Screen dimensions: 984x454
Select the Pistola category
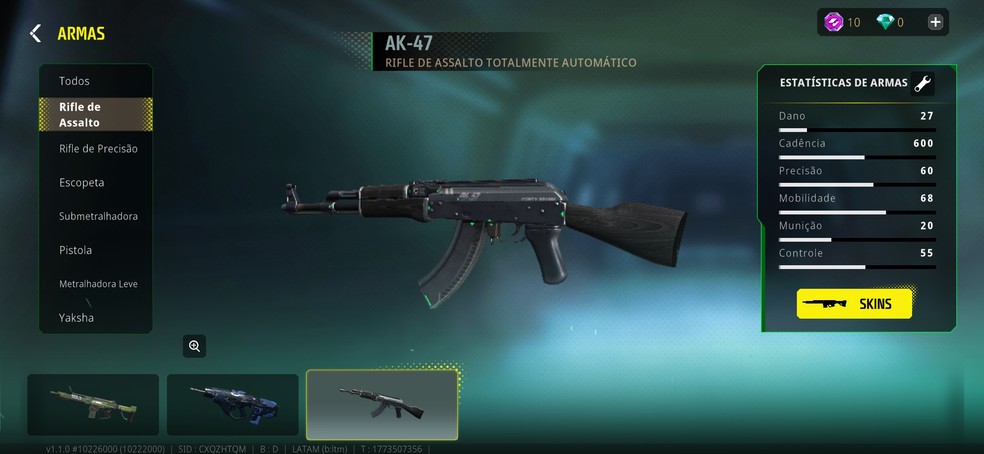click(x=76, y=250)
